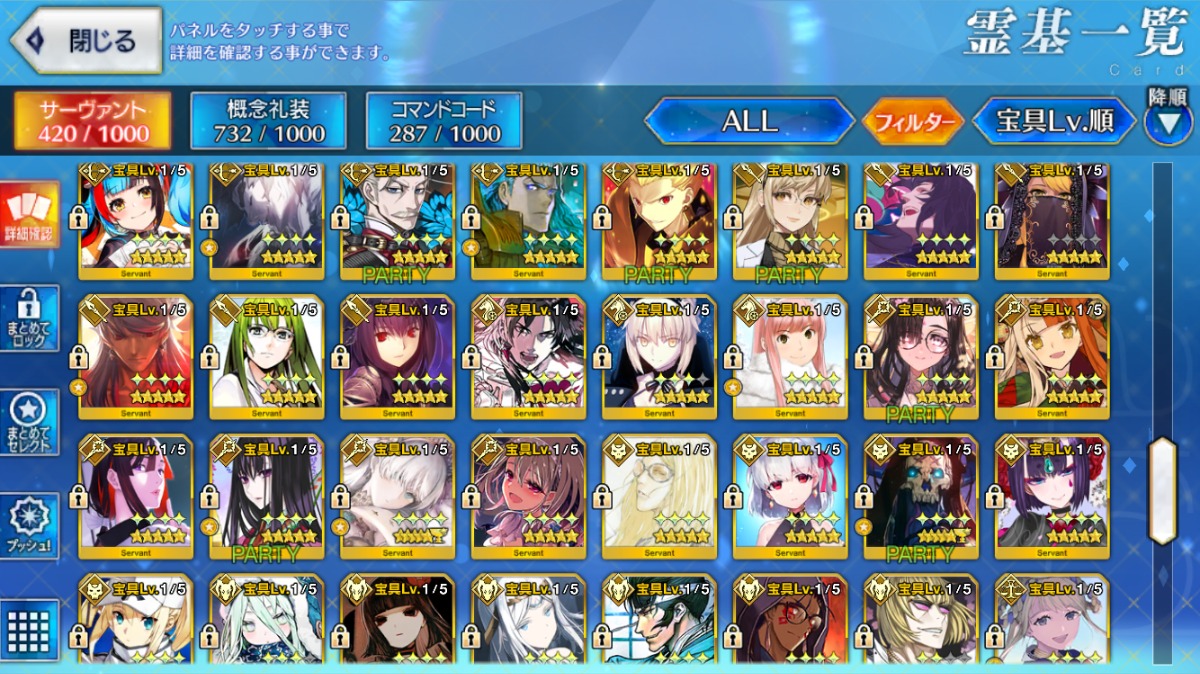Select the ALL class selector
Image resolution: width=1200 pixels, height=674 pixels.
pos(749,122)
